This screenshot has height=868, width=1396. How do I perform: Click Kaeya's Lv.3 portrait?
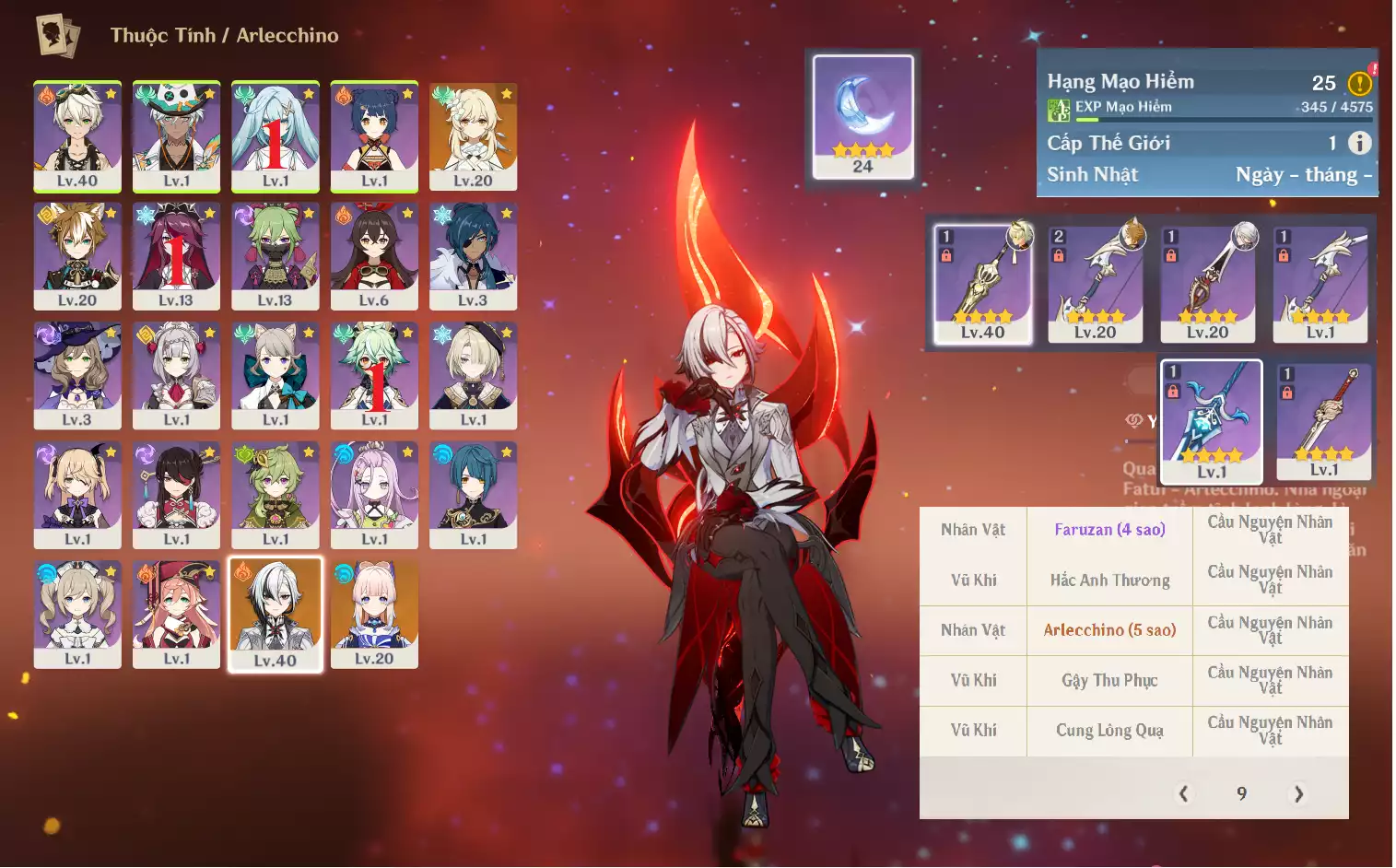pos(473,256)
